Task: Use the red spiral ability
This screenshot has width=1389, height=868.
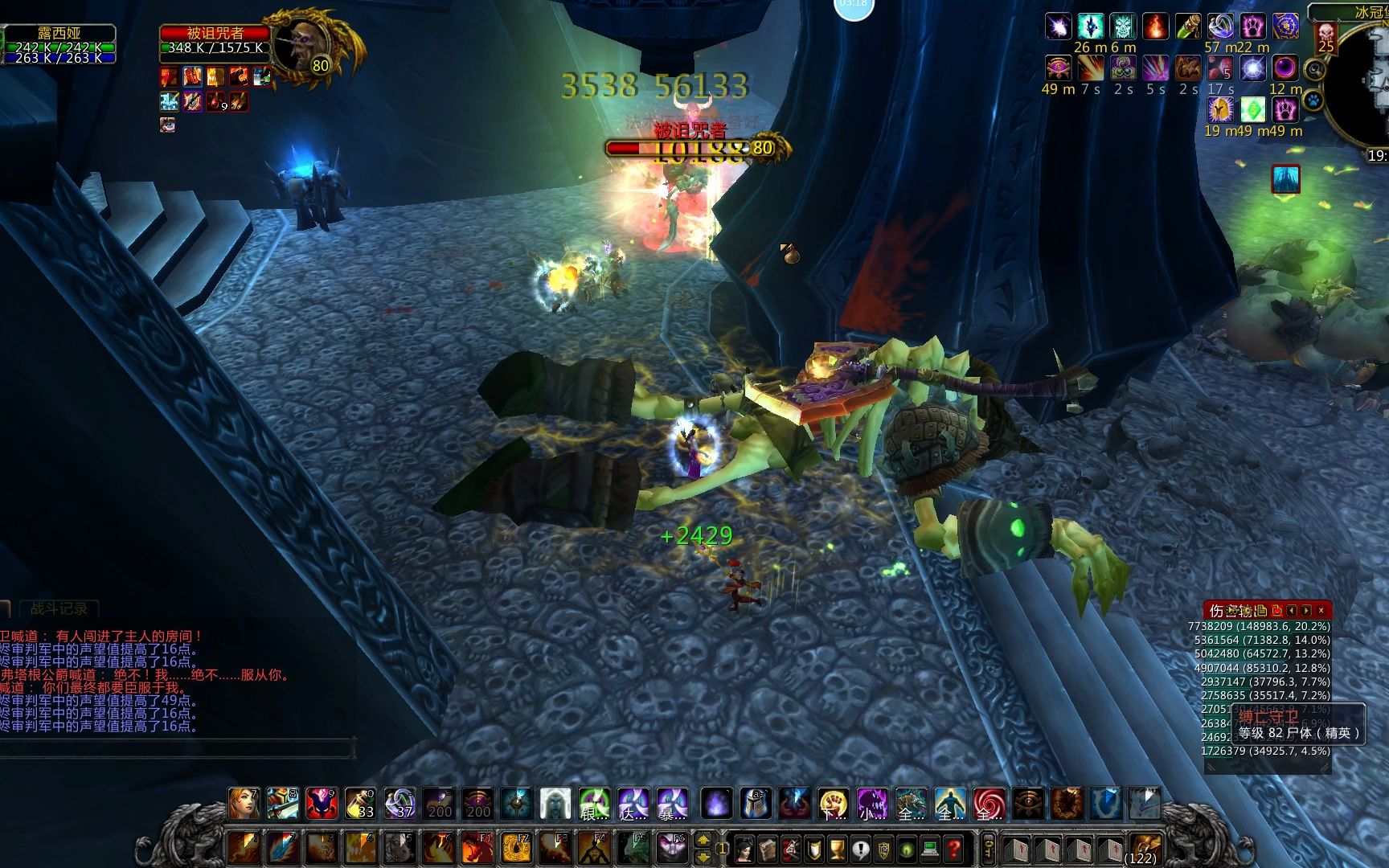Action: (989, 803)
